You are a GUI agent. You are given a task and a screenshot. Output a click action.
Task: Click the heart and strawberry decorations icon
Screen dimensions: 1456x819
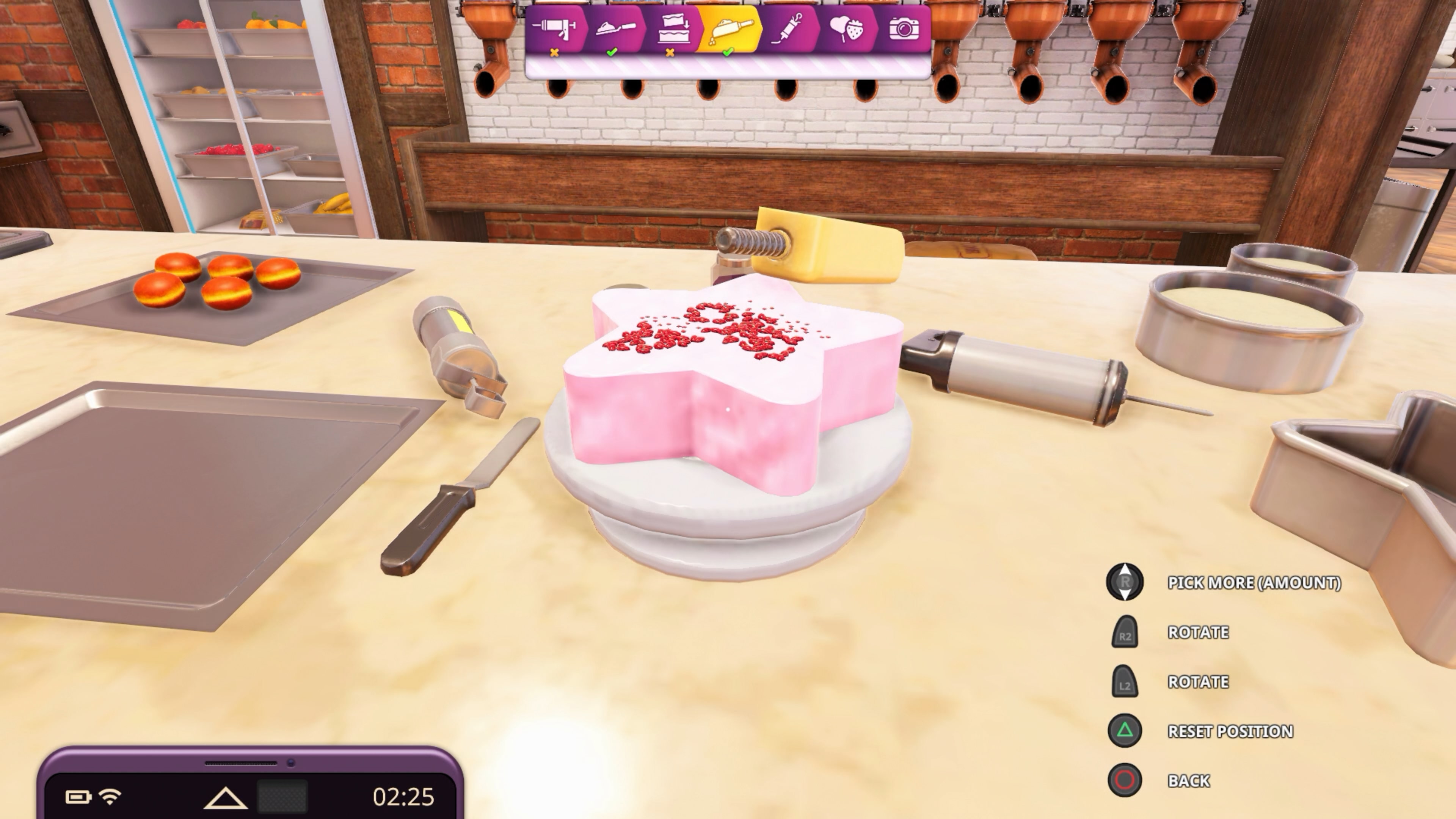click(847, 30)
